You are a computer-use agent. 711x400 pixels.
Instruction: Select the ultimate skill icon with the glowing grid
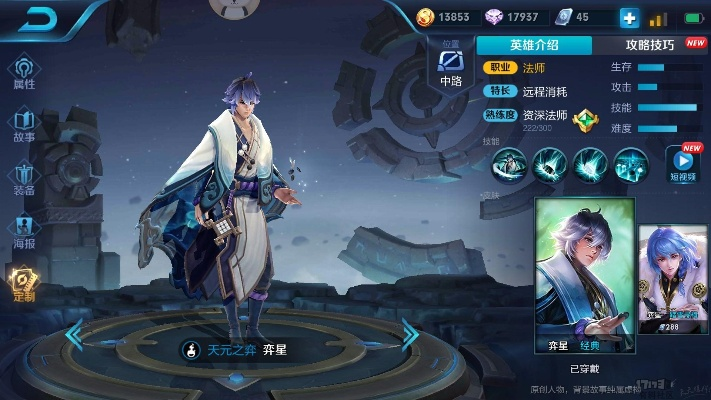[x=631, y=163]
